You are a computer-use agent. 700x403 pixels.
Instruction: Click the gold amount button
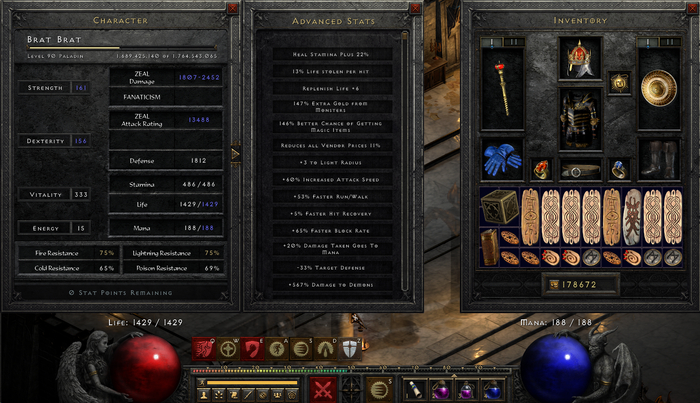tap(552, 285)
